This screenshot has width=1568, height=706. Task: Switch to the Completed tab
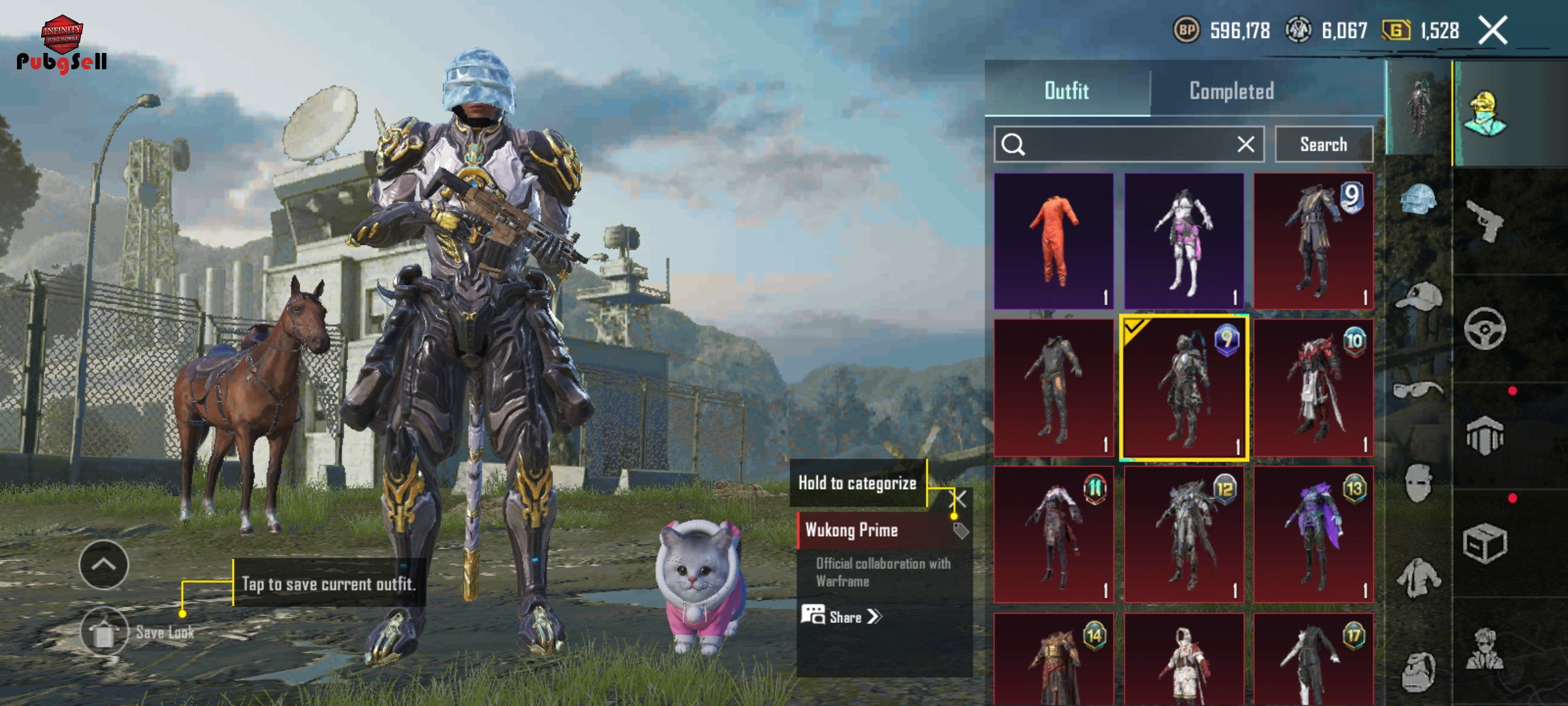pos(1232,91)
